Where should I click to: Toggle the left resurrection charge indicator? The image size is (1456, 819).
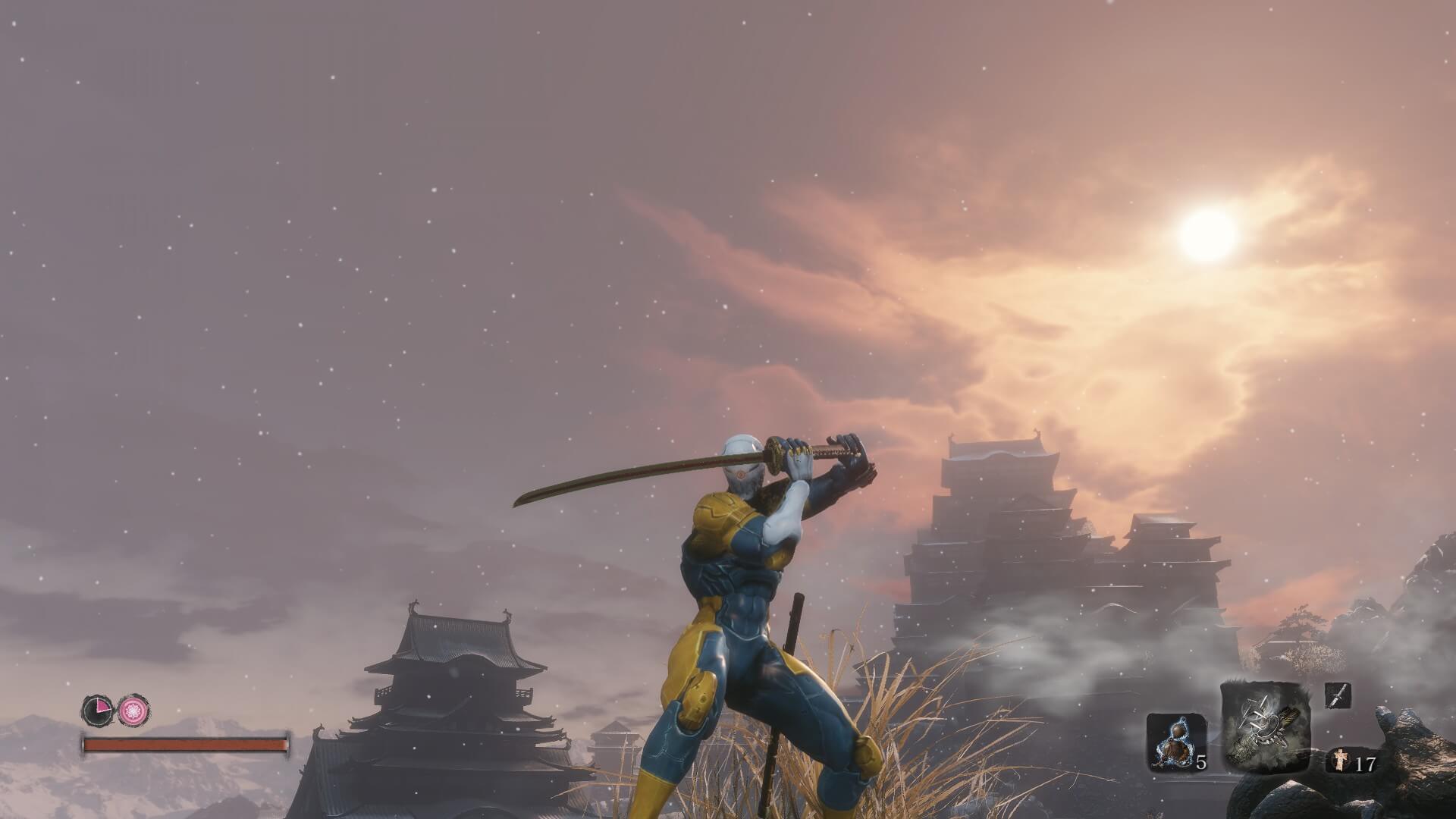(x=97, y=710)
